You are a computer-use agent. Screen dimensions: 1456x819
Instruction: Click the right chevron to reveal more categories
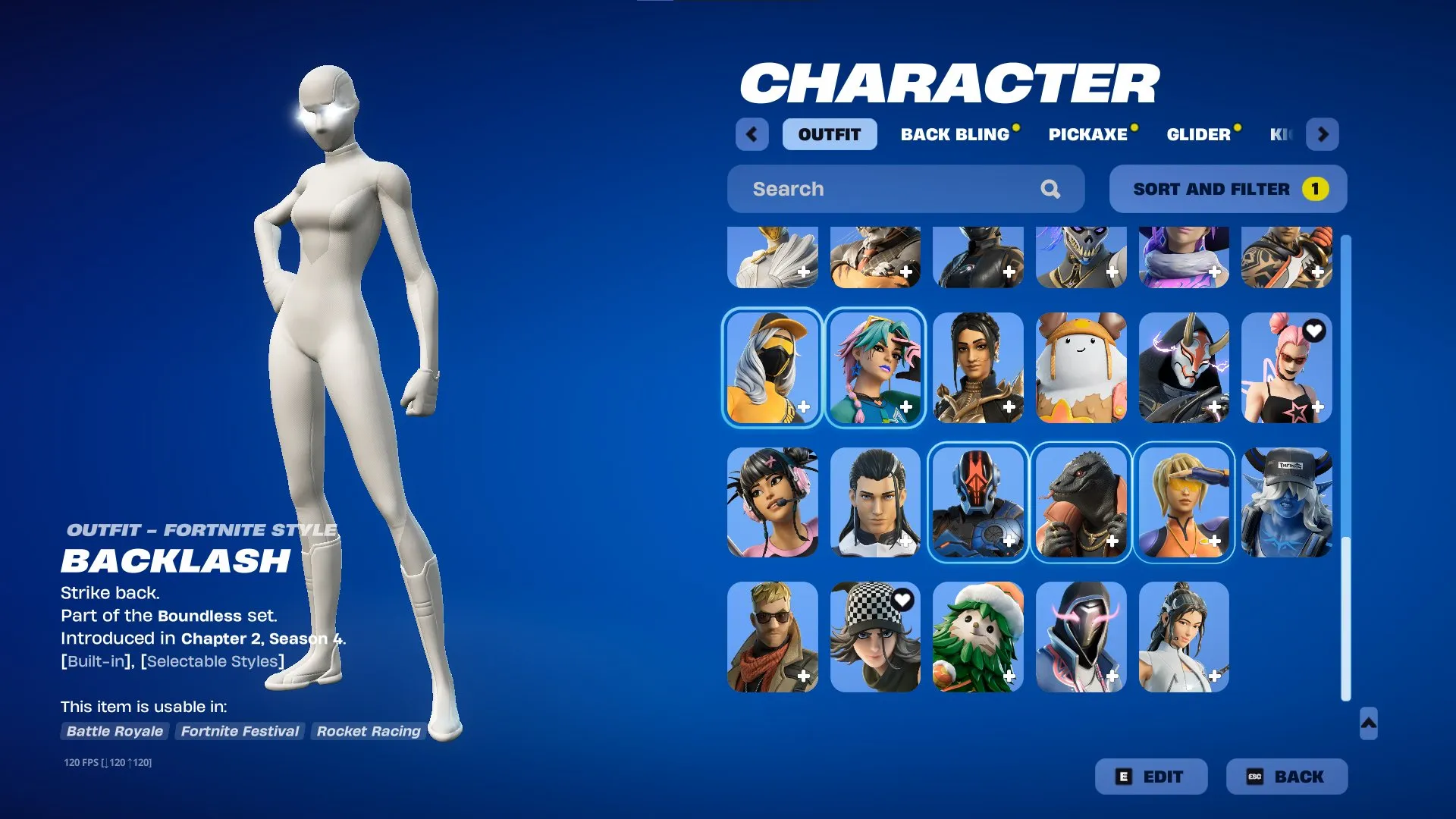[x=1323, y=133]
